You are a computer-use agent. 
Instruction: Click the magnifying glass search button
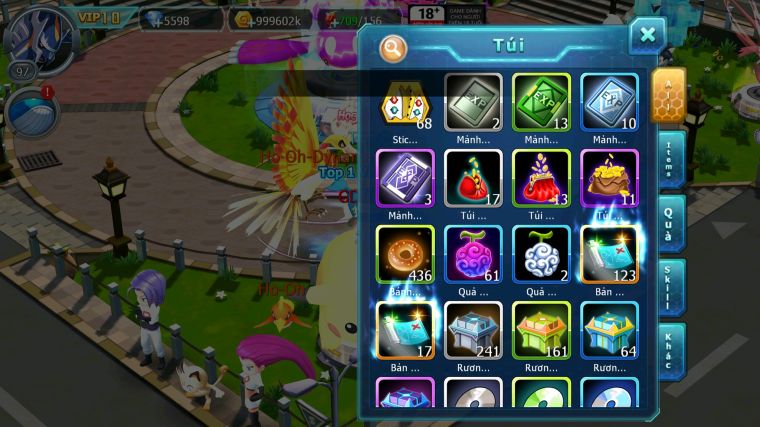click(x=394, y=47)
